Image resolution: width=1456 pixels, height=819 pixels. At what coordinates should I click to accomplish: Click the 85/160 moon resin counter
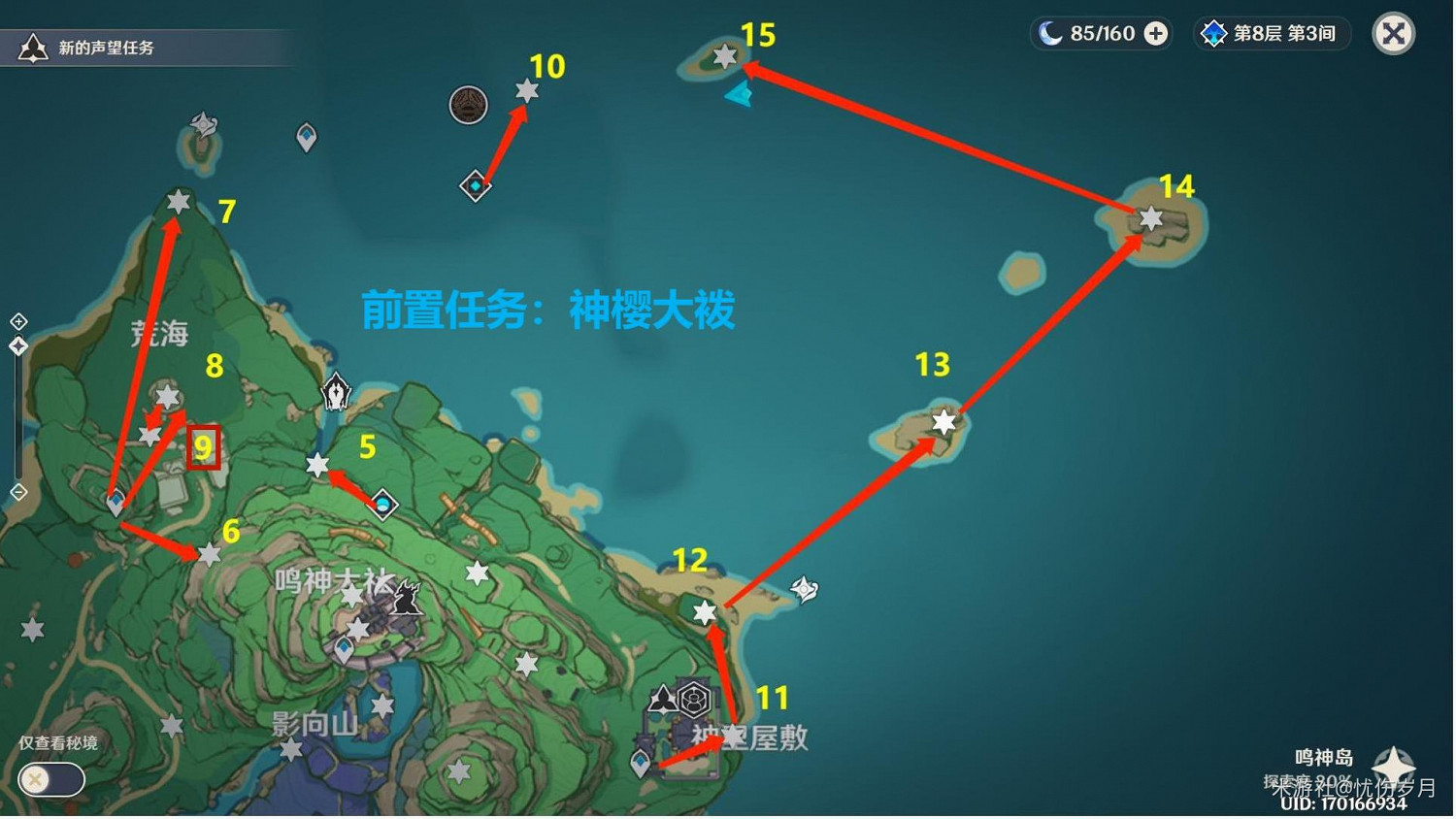[1102, 33]
